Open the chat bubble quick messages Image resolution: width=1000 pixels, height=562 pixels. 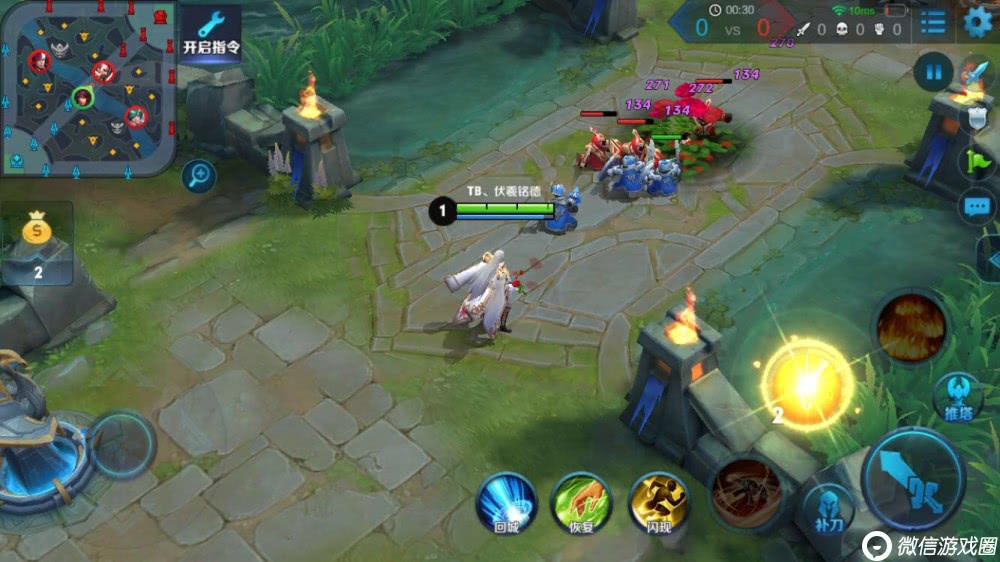point(977,208)
